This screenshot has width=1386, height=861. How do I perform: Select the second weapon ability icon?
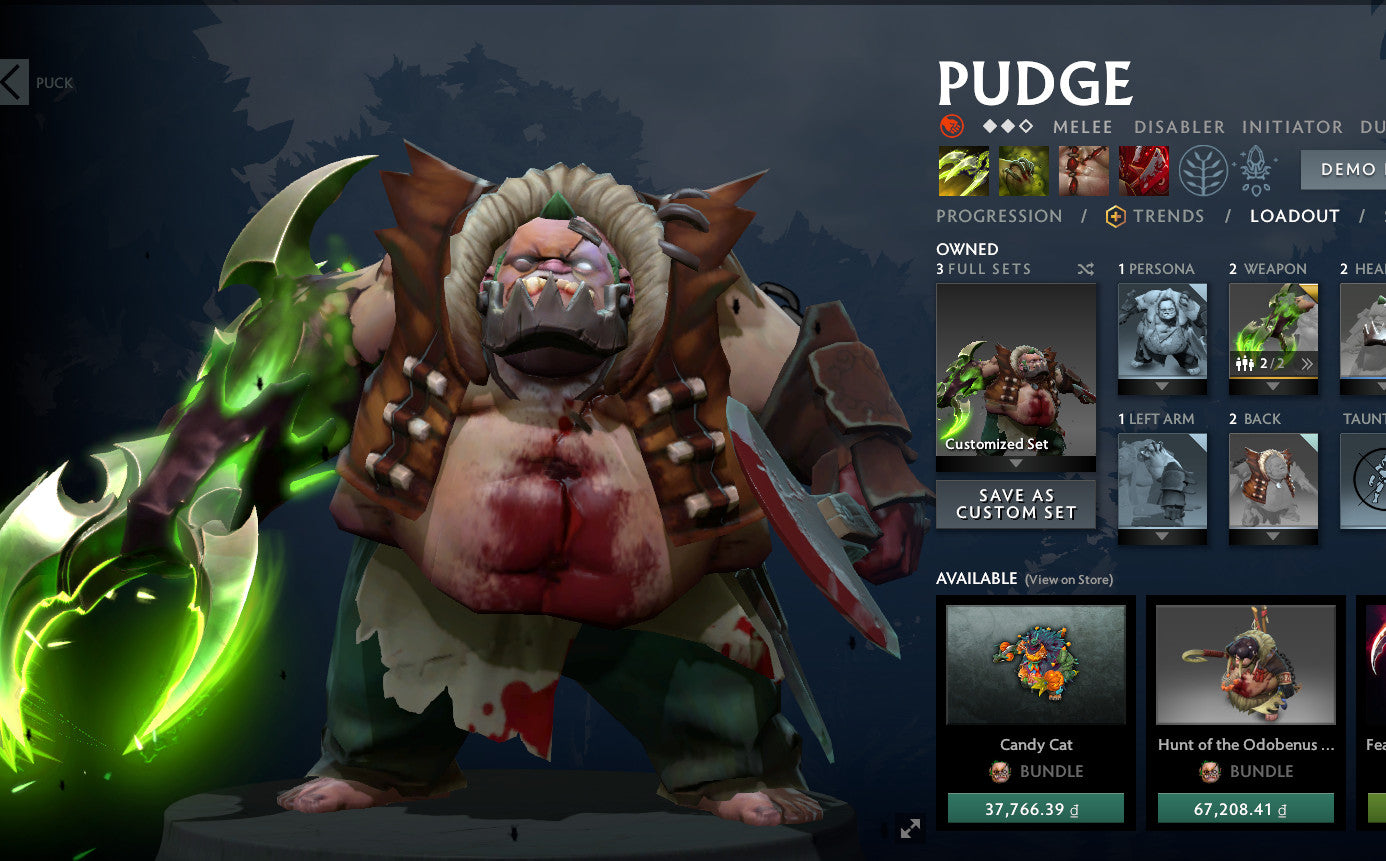pos(1022,170)
